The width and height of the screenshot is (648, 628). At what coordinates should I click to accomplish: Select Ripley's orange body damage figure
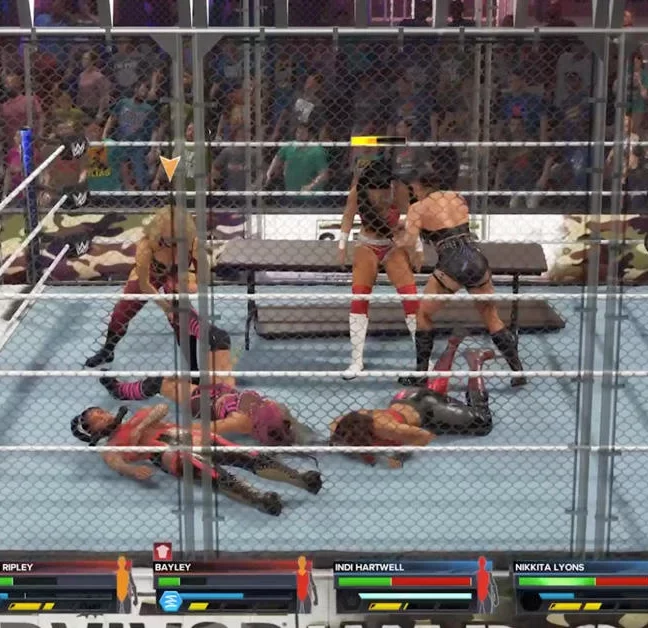click(x=123, y=583)
